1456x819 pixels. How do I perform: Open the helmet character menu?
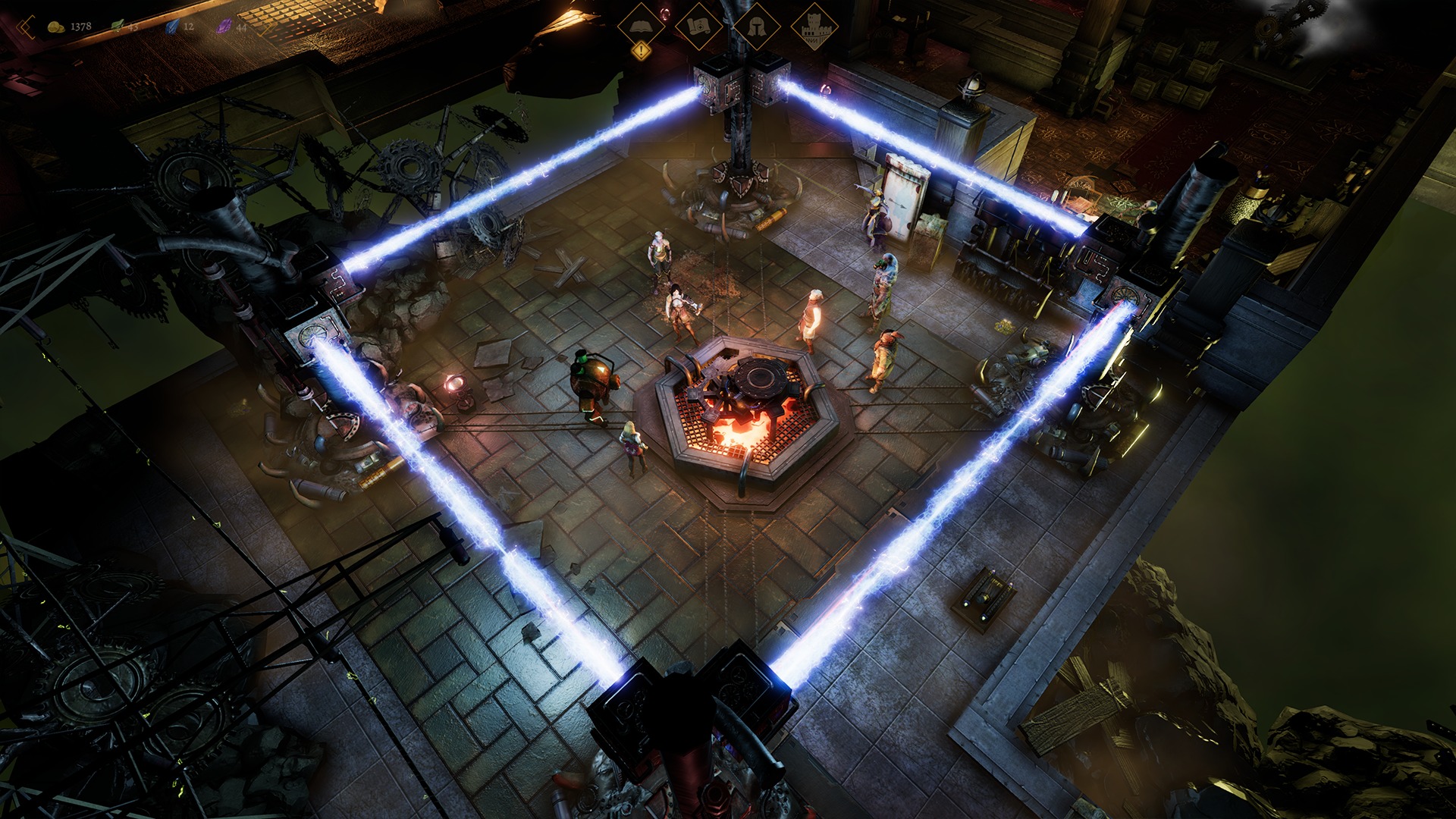755,27
